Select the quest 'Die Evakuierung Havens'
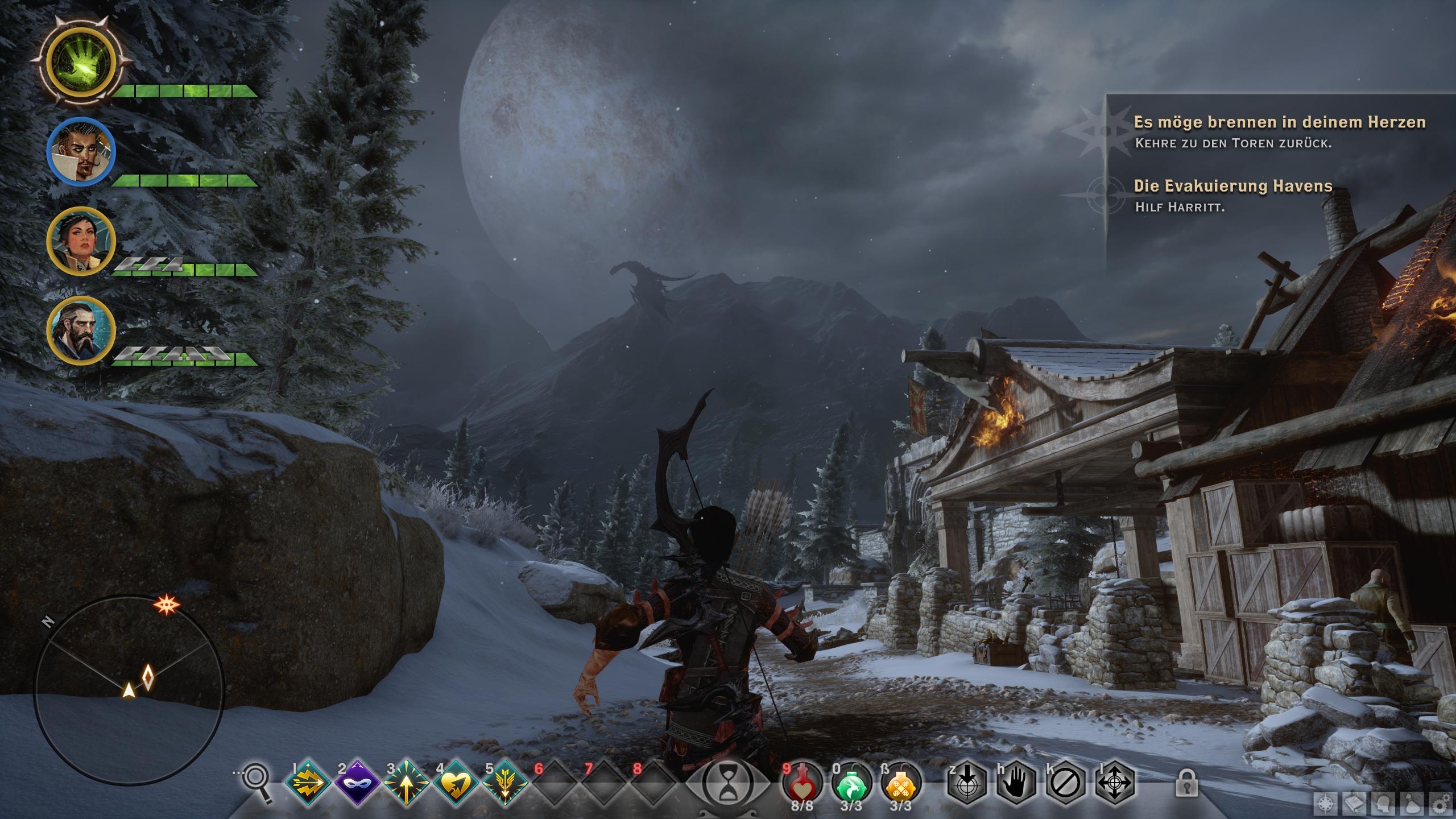 [1233, 186]
